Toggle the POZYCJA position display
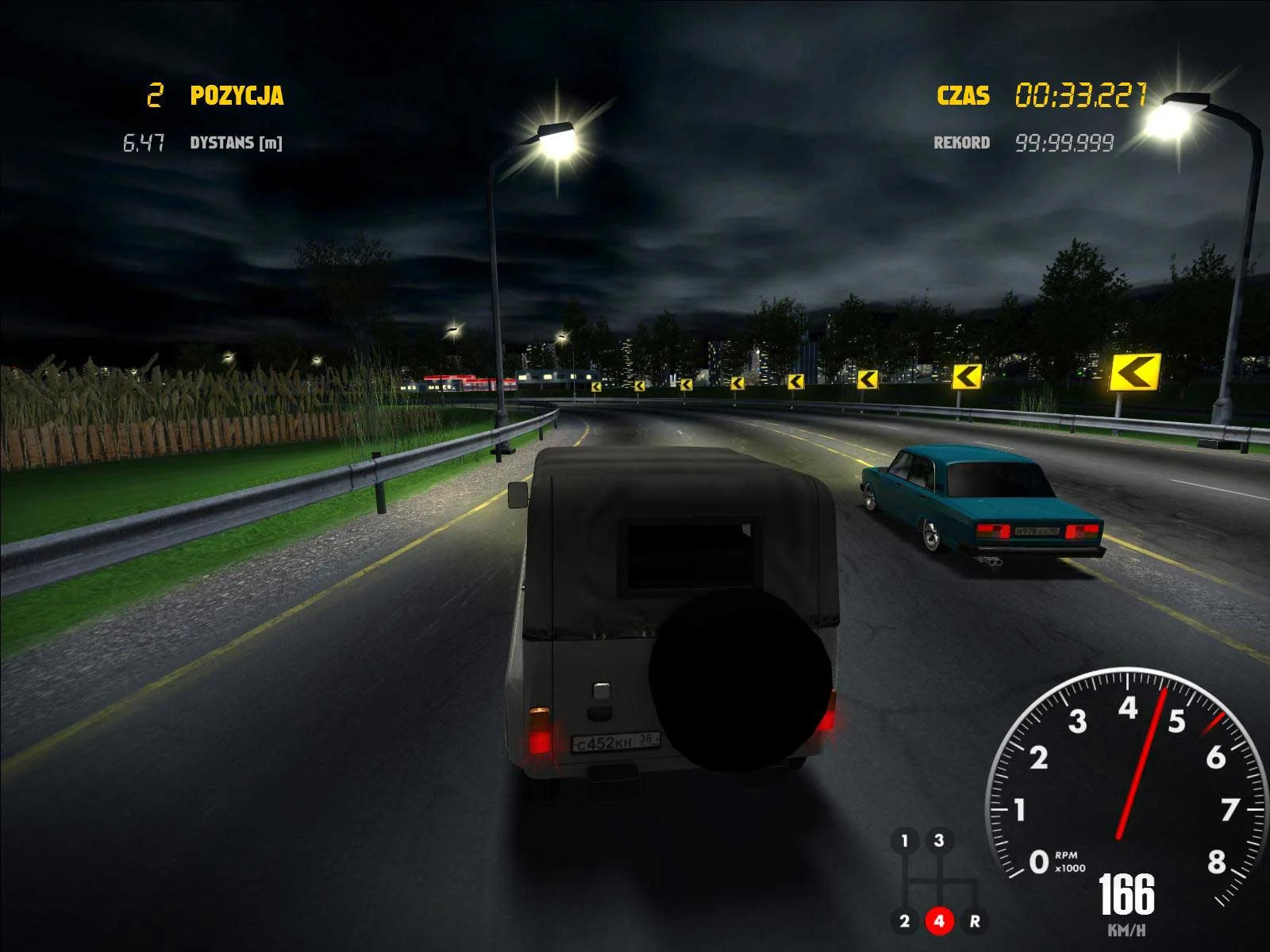This screenshot has width=1270, height=952. [x=236, y=94]
